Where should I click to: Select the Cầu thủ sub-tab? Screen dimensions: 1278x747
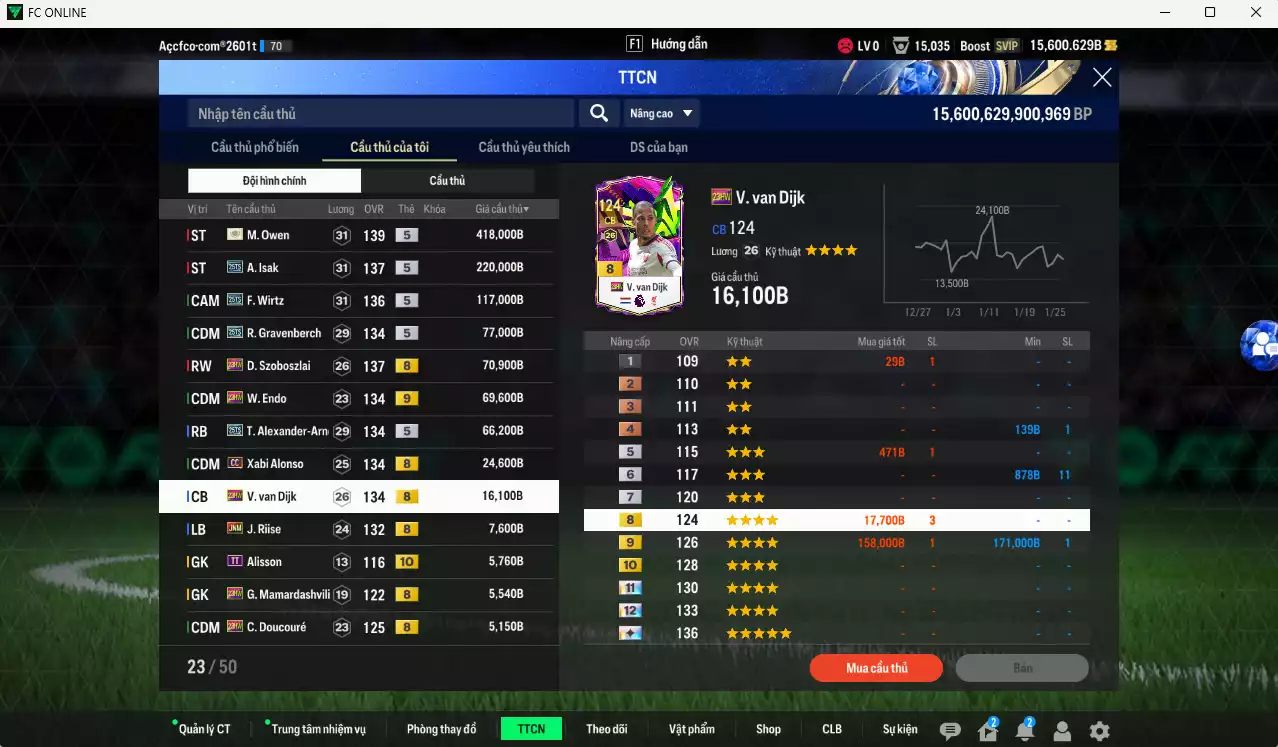(447, 181)
